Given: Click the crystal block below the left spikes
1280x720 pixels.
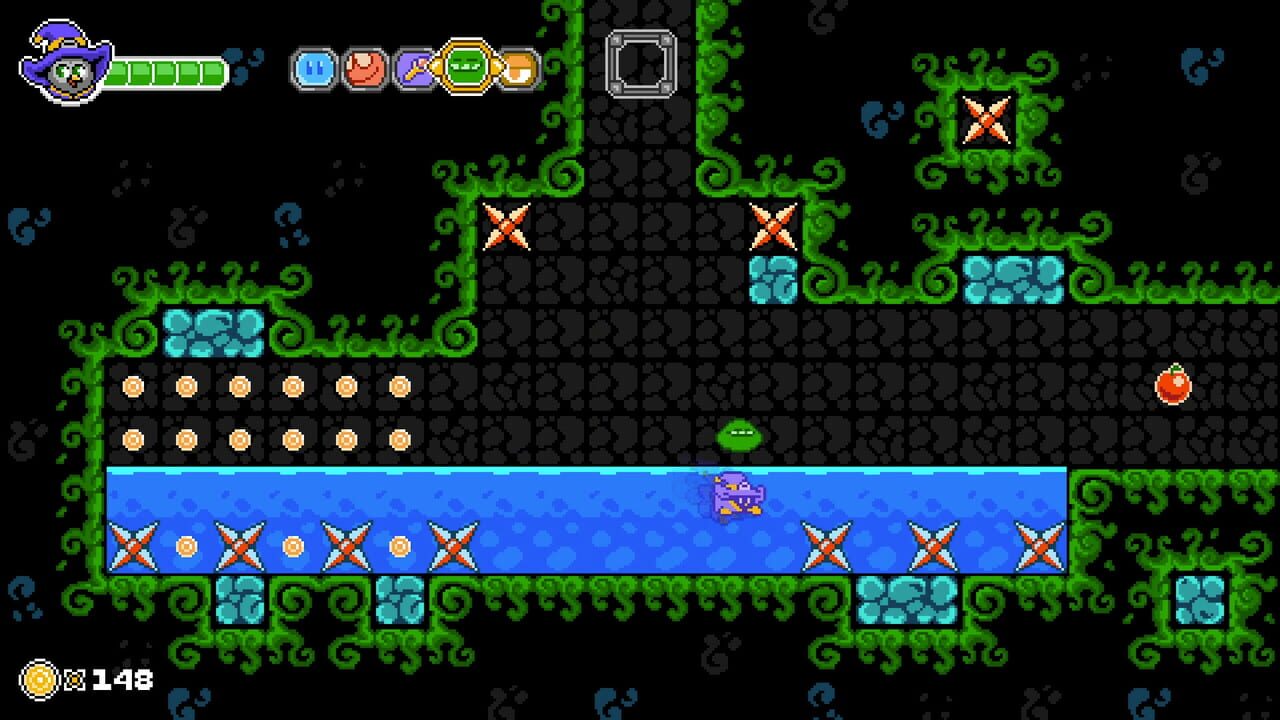Looking at the screenshot, I should click(240, 600).
